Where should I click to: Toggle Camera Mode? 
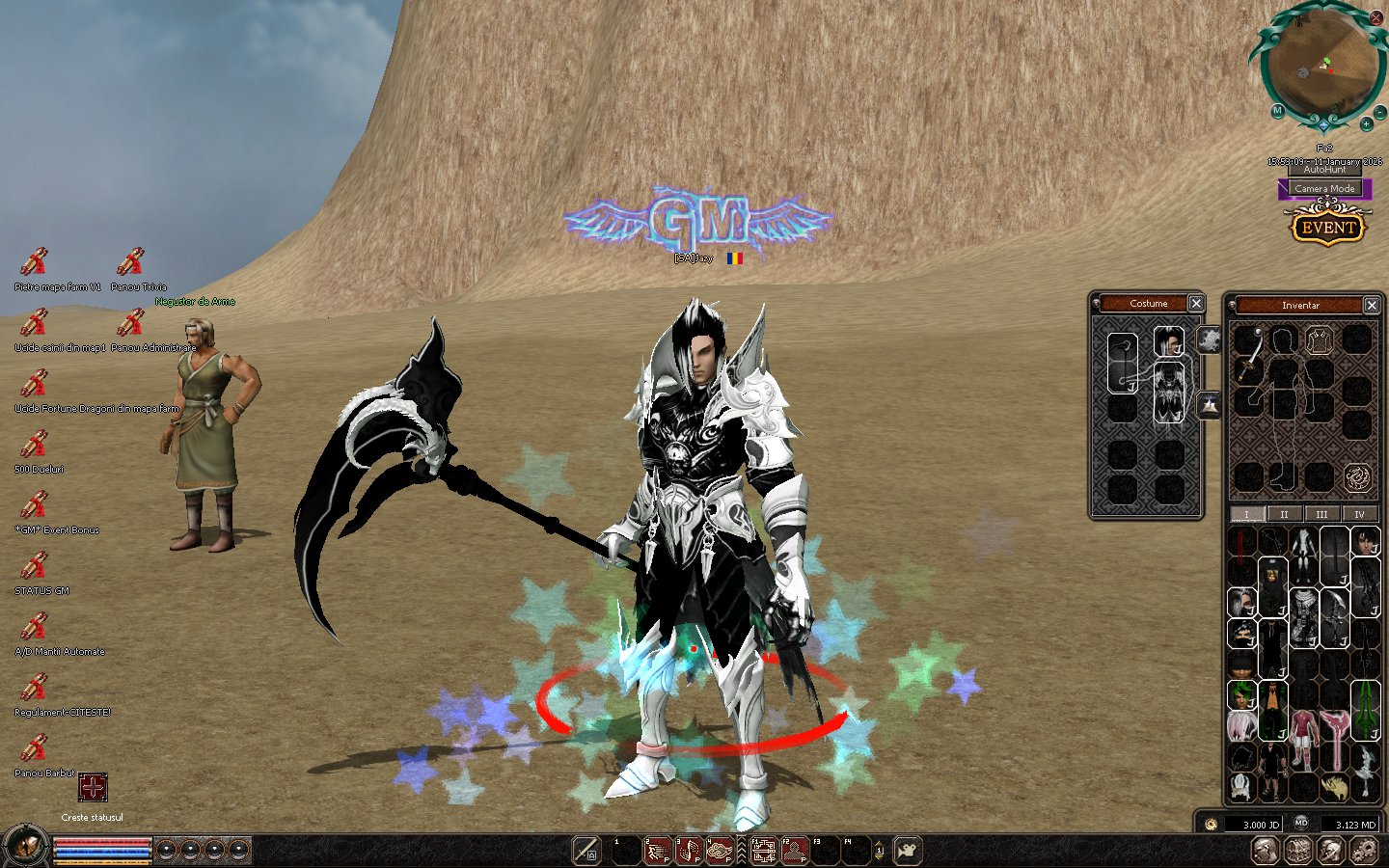coord(1324,188)
